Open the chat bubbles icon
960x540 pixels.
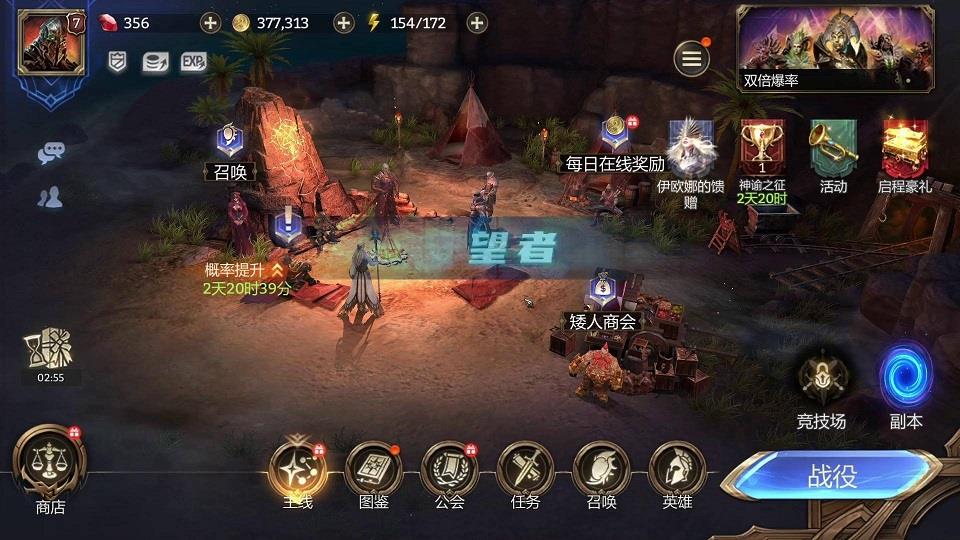tap(50, 153)
